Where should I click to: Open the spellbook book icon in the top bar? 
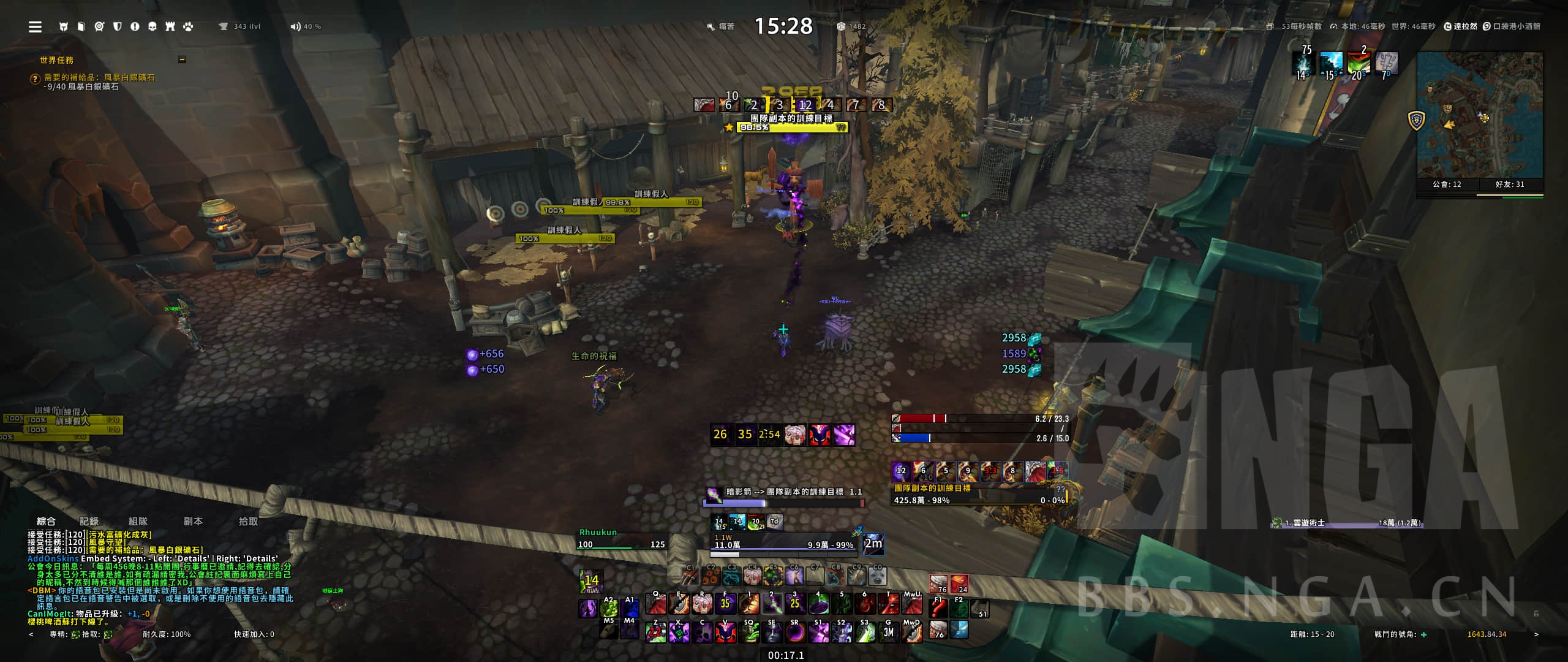[x=81, y=26]
